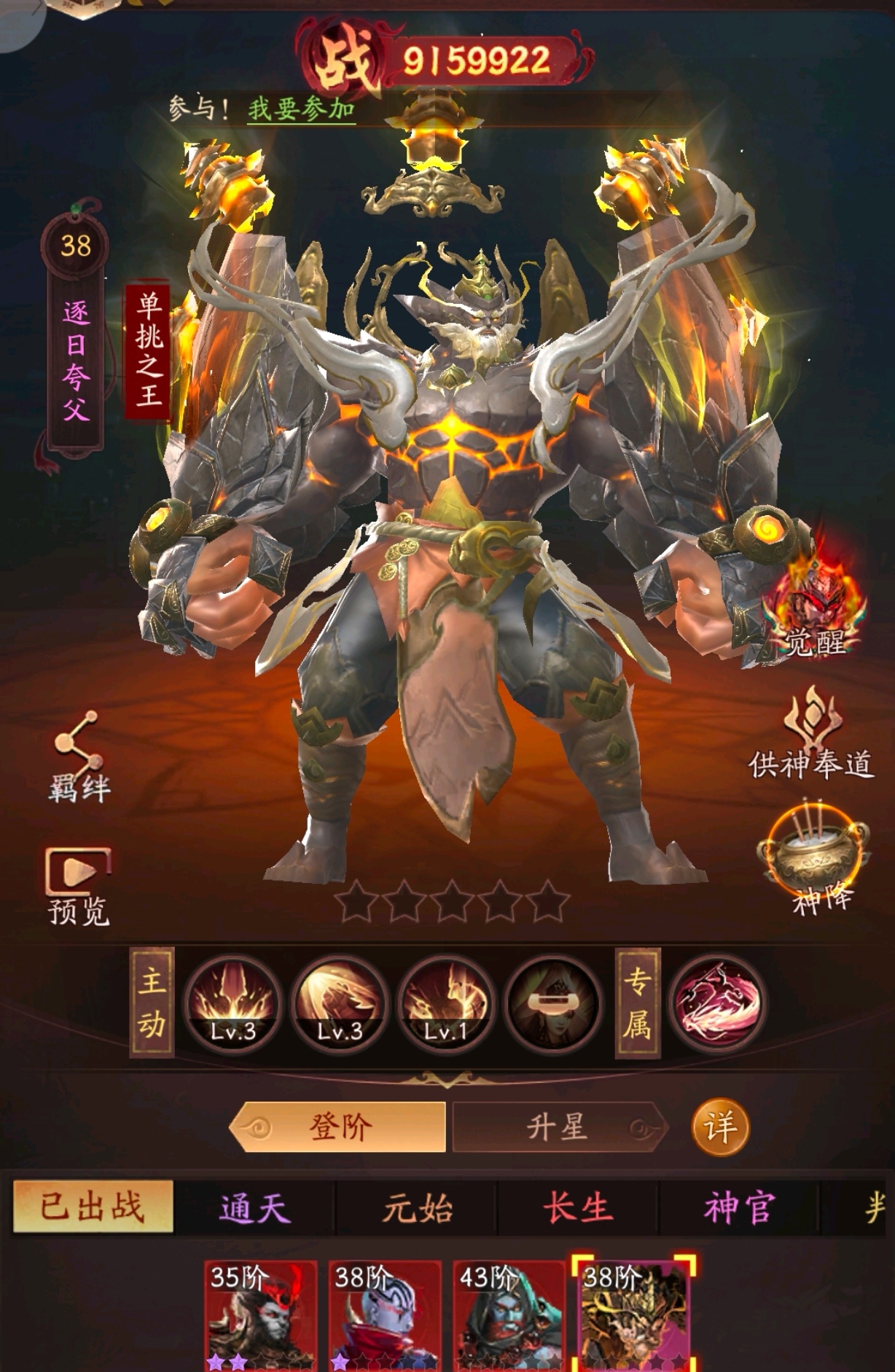
Task: Switch to the 通天 faction tab
Action: (x=255, y=1208)
